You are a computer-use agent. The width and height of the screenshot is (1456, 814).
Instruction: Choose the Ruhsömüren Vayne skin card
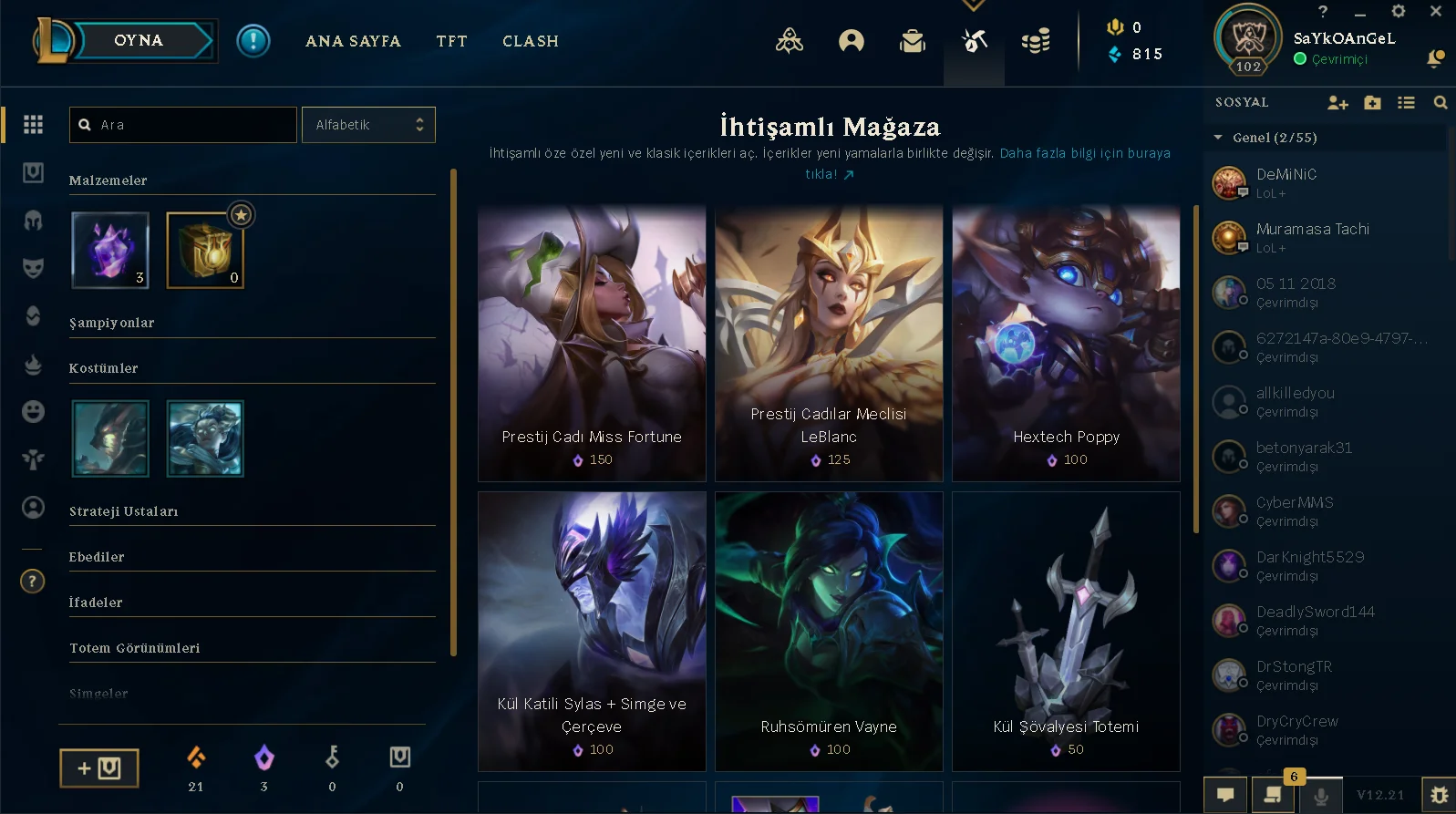[x=829, y=631]
